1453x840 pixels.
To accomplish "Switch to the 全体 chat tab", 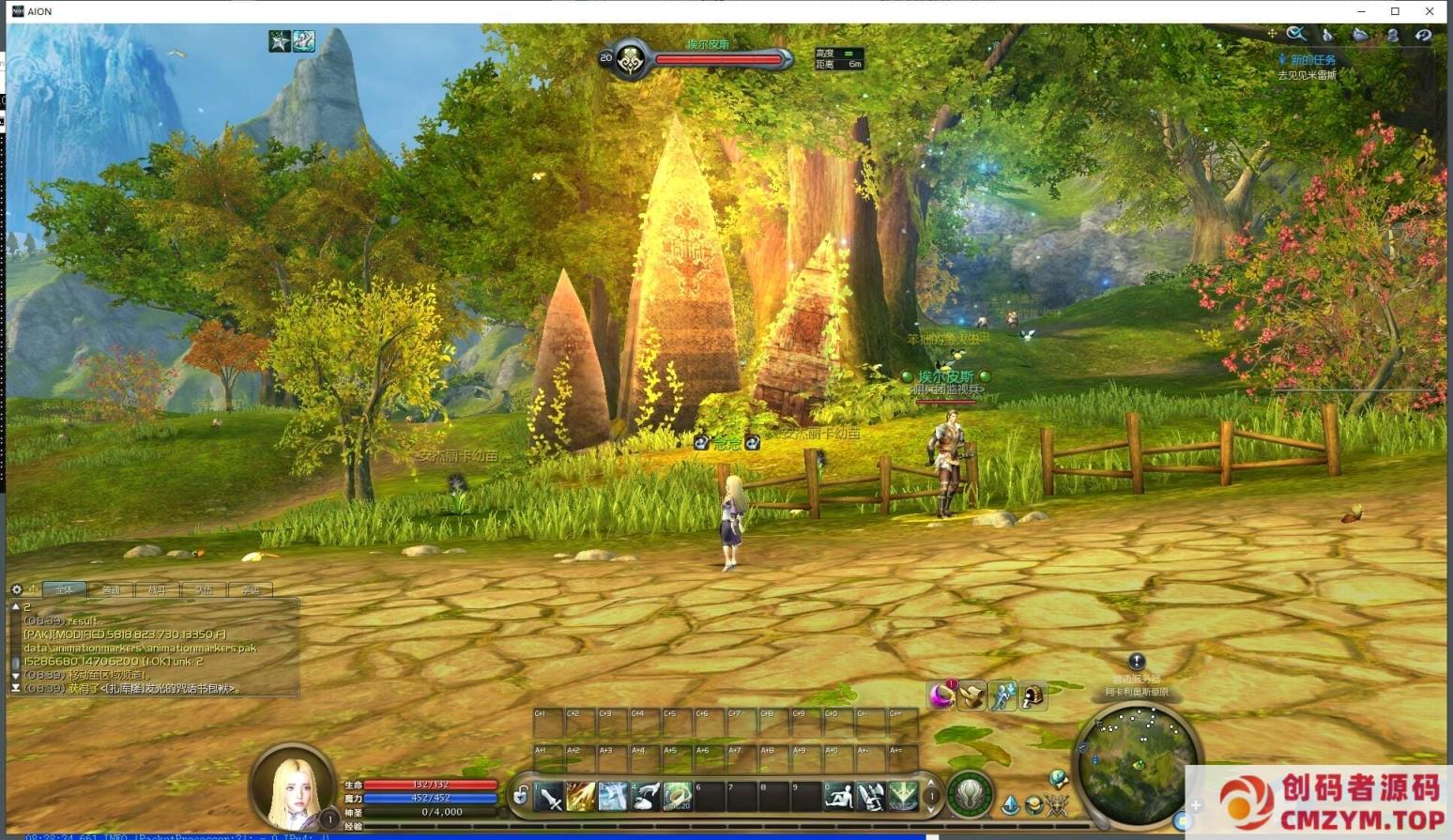I will [x=64, y=589].
